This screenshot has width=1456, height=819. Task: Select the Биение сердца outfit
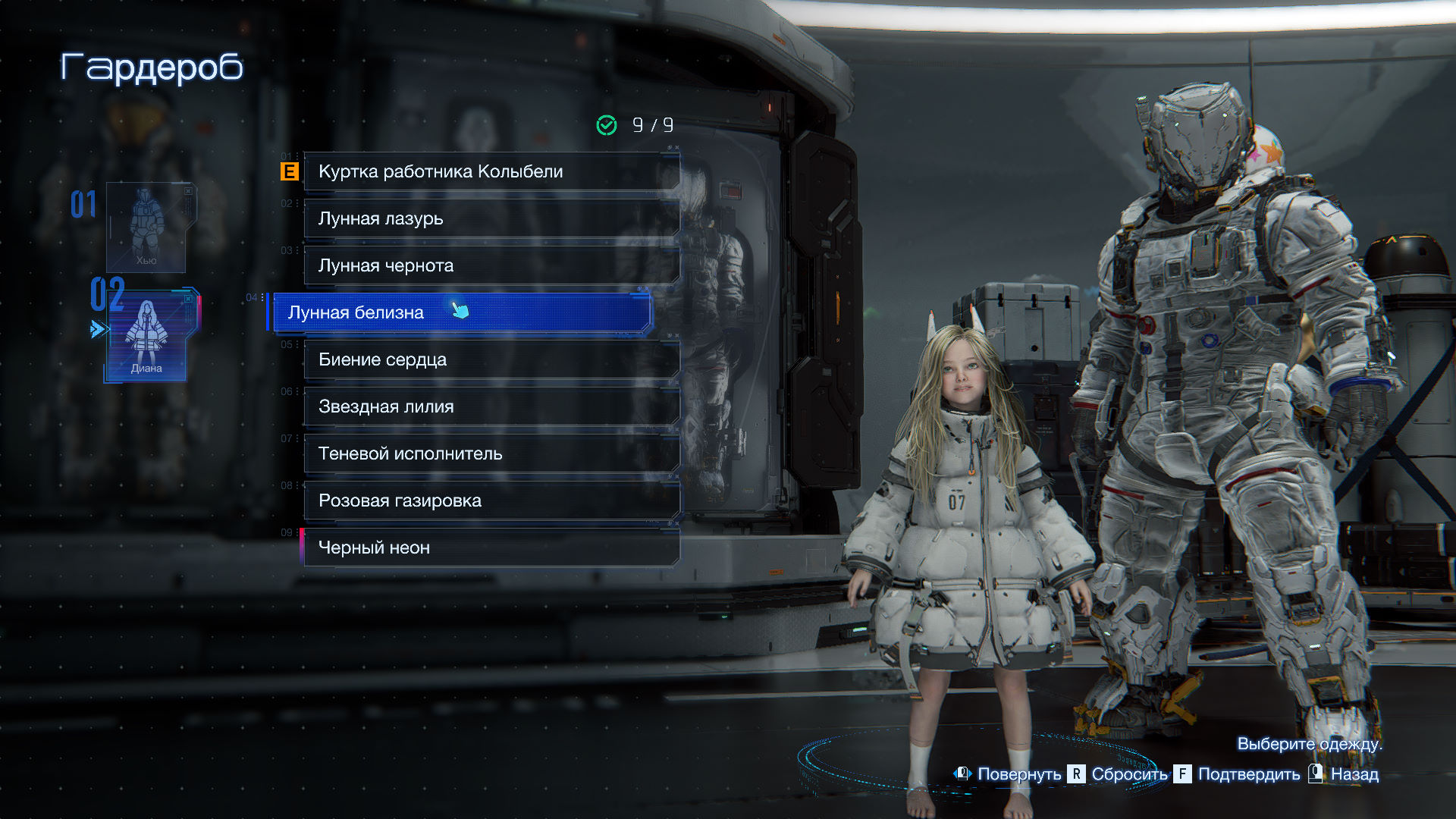click(x=491, y=360)
